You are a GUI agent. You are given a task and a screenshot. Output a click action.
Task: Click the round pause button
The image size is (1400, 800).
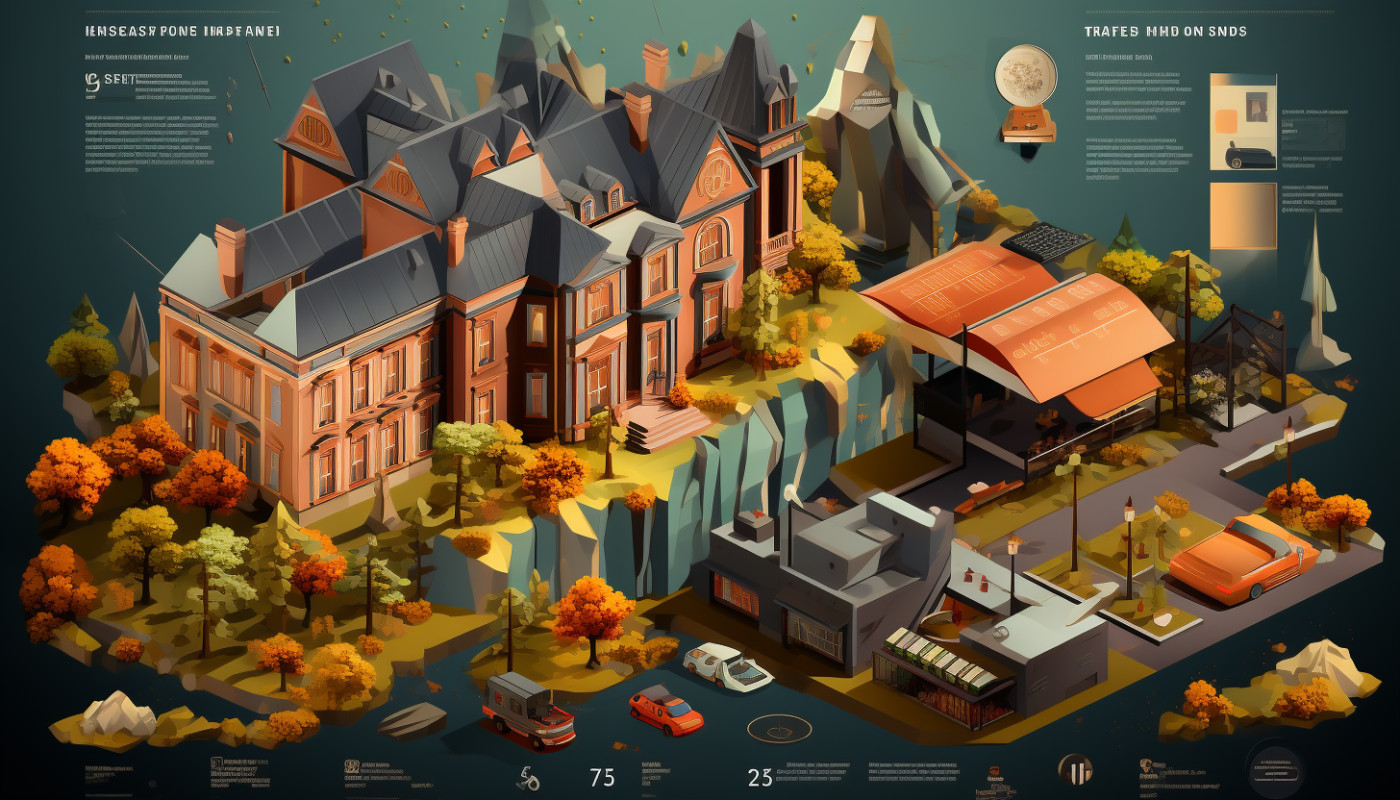(1074, 771)
